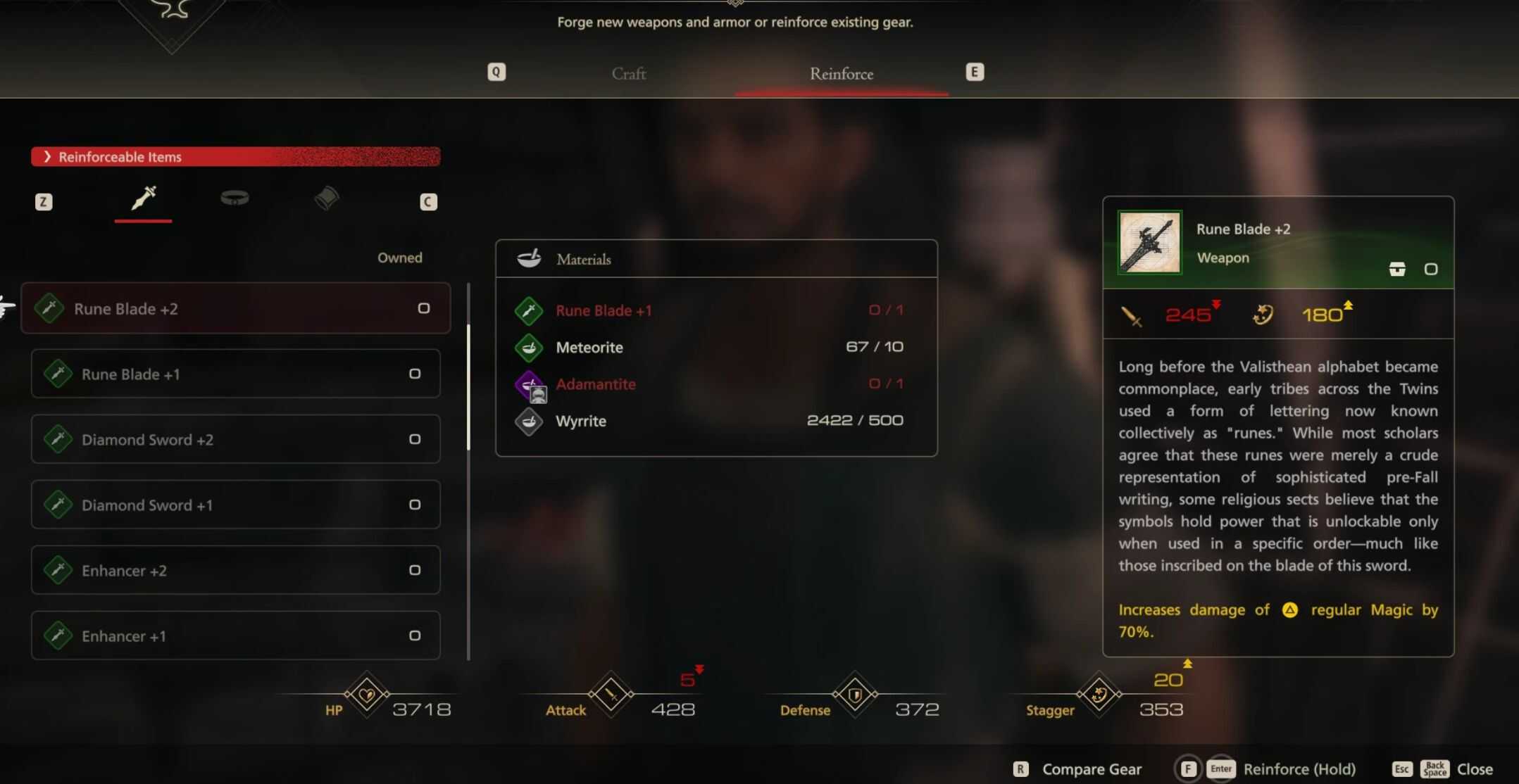Select the Enhancer +2 row
The height and width of the screenshot is (784, 1519).
point(235,570)
